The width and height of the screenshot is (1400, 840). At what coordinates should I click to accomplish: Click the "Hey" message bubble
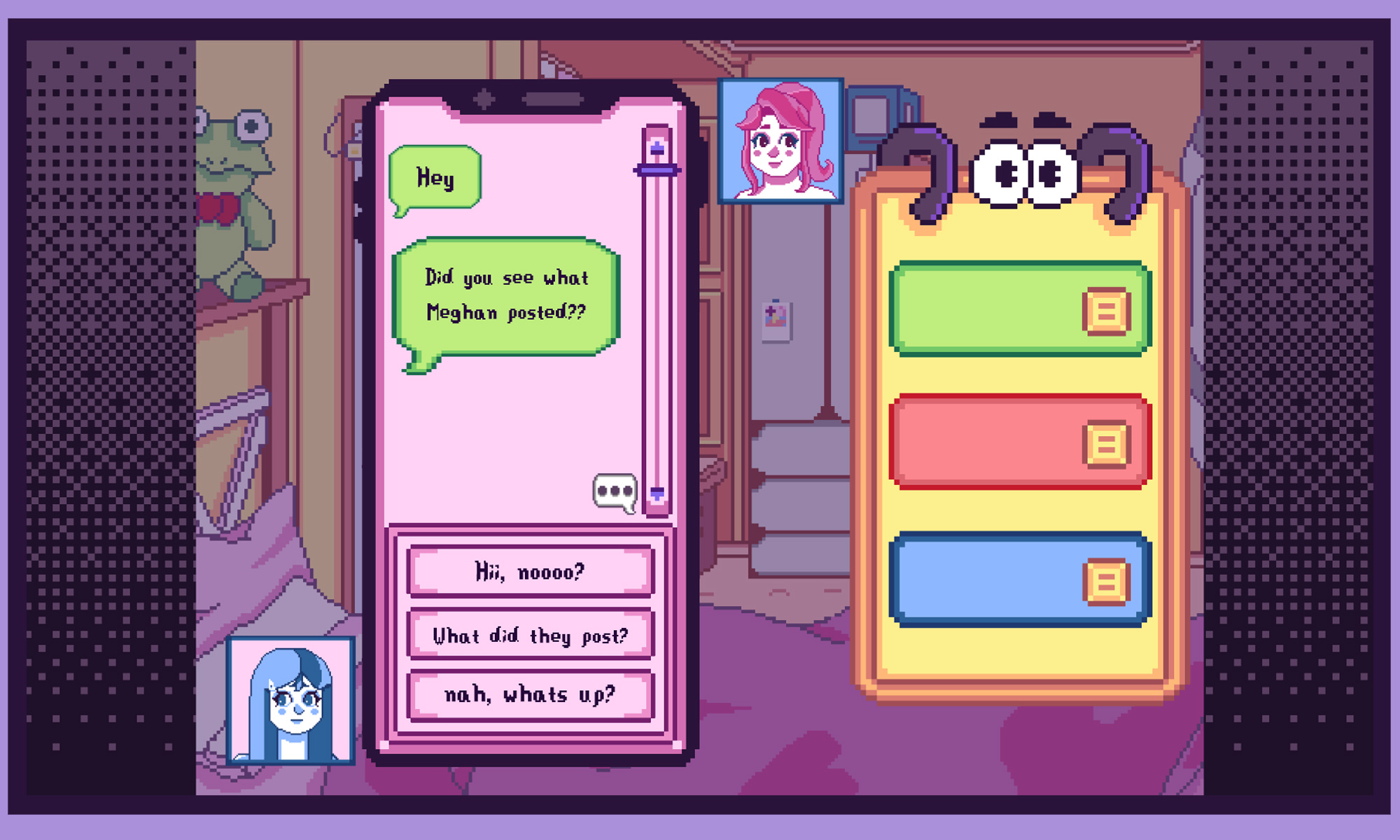(435, 178)
